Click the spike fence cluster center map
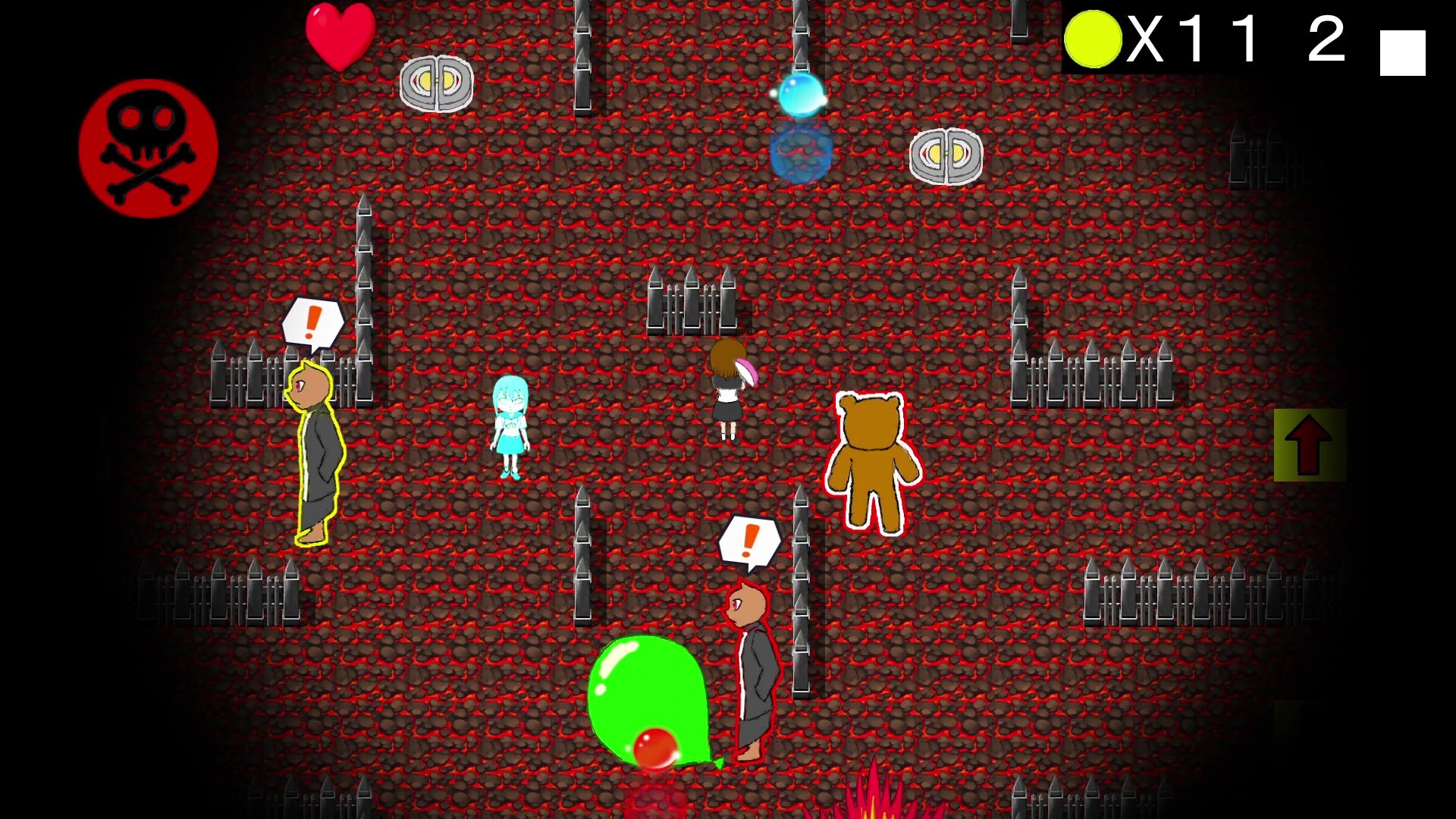 click(692, 303)
